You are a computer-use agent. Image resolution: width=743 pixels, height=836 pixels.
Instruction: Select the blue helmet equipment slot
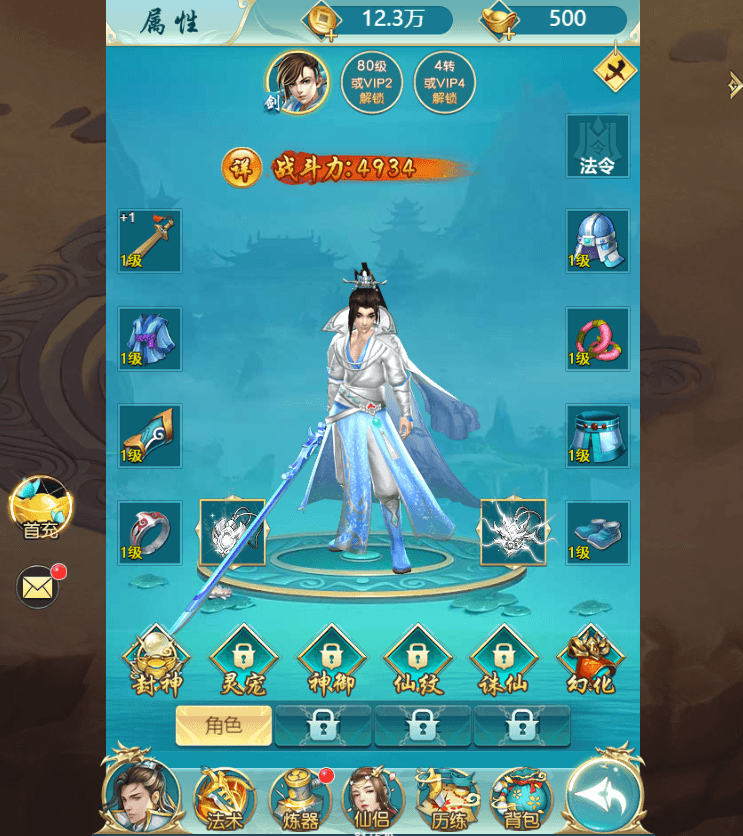[x=598, y=241]
